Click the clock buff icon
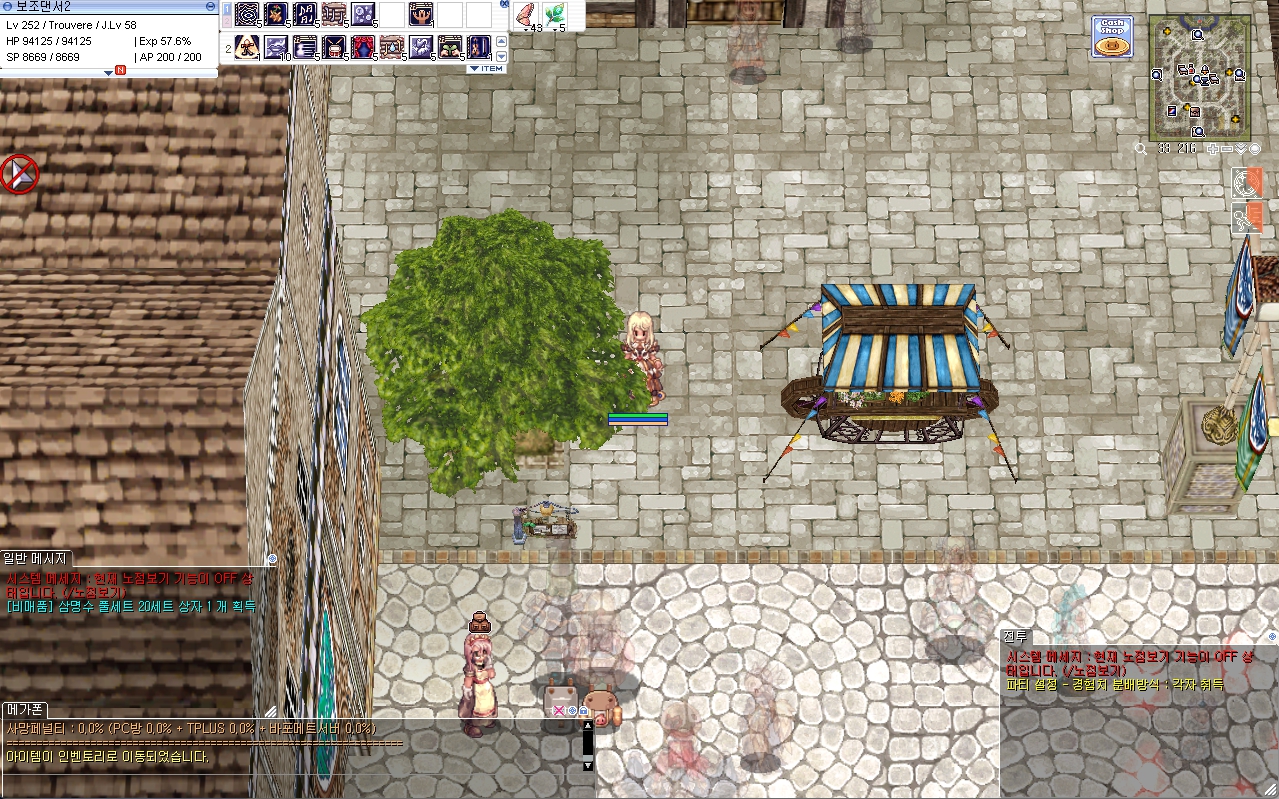 pos(1247,182)
